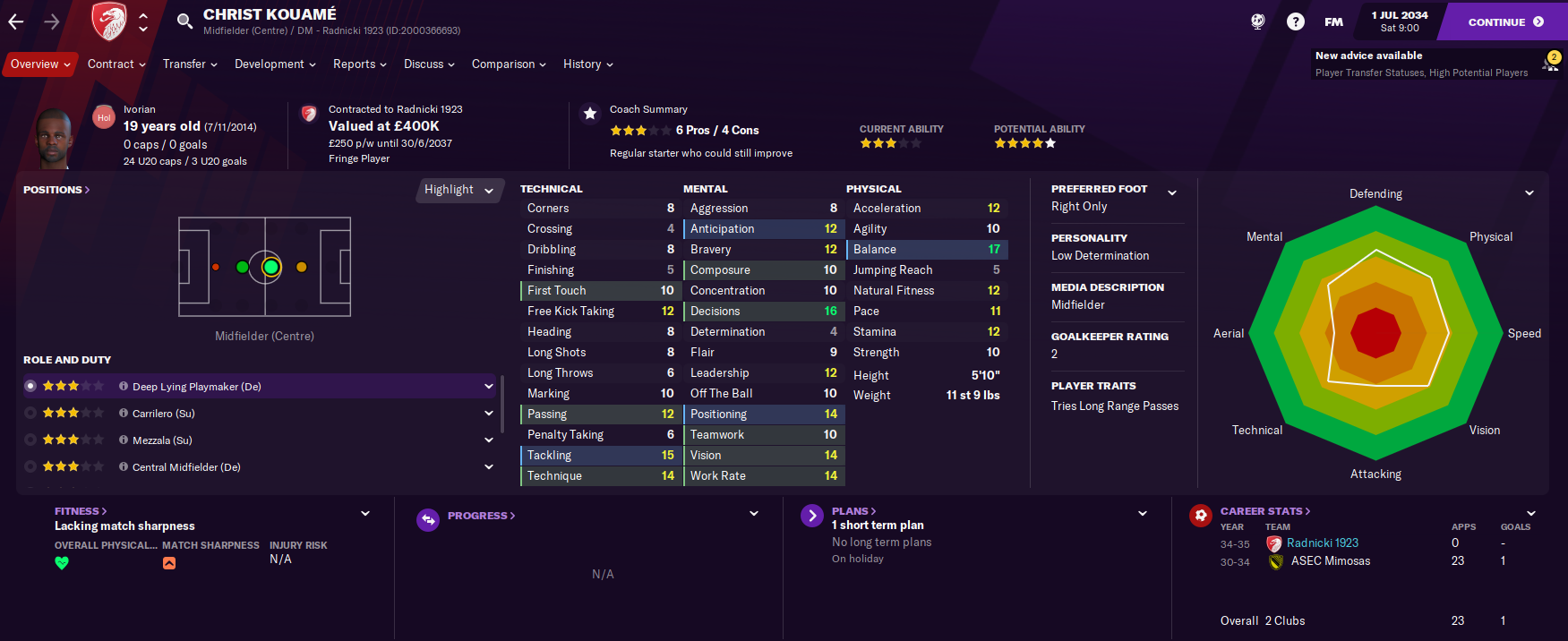This screenshot has height=641, width=1568.
Task: Open the Highlight attributes dropdown
Action: [458, 190]
